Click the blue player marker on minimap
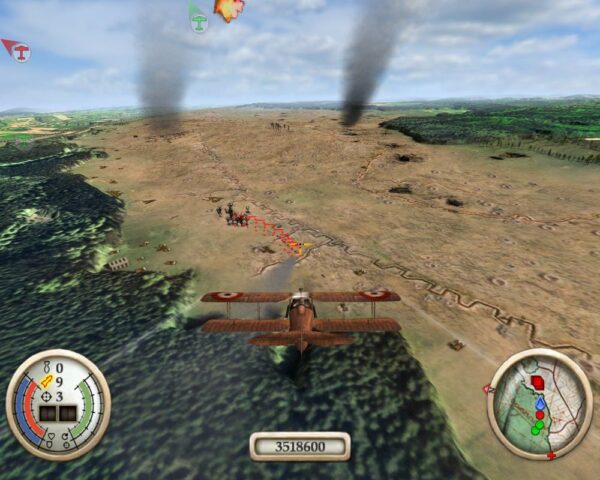Image resolution: width=600 pixels, height=480 pixels. coord(540,402)
